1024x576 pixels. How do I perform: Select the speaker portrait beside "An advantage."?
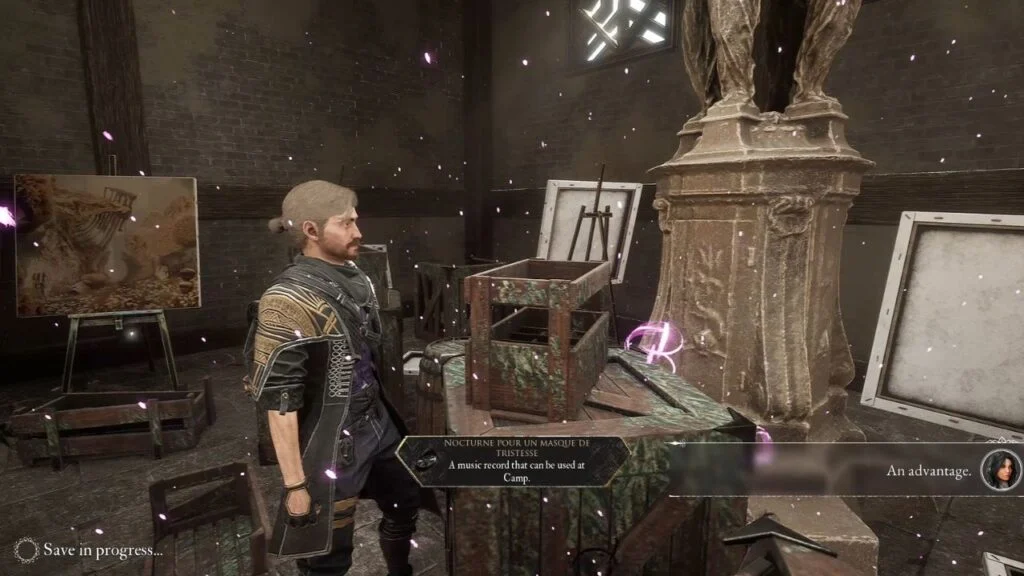click(999, 470)
